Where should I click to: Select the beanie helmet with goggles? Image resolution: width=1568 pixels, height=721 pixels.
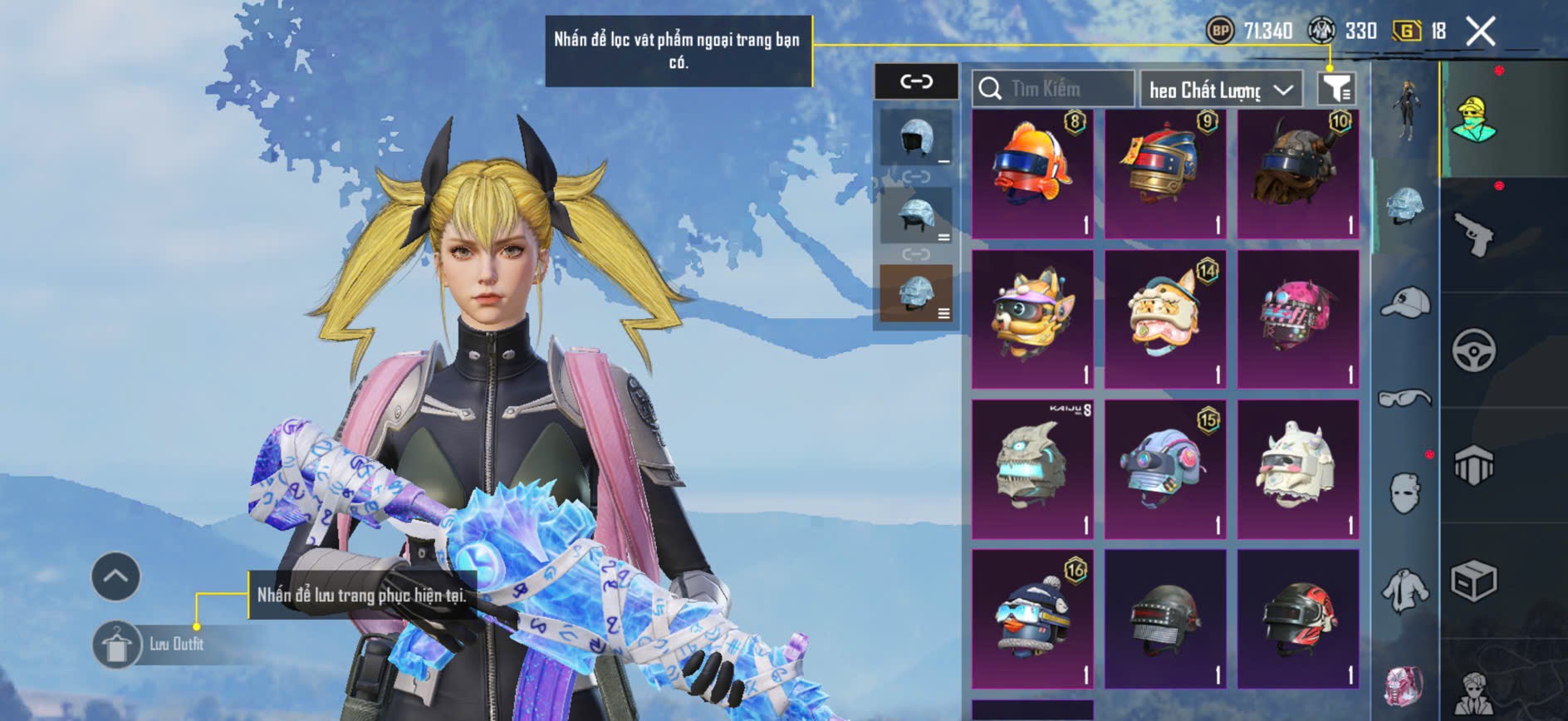coord(1032,617)
